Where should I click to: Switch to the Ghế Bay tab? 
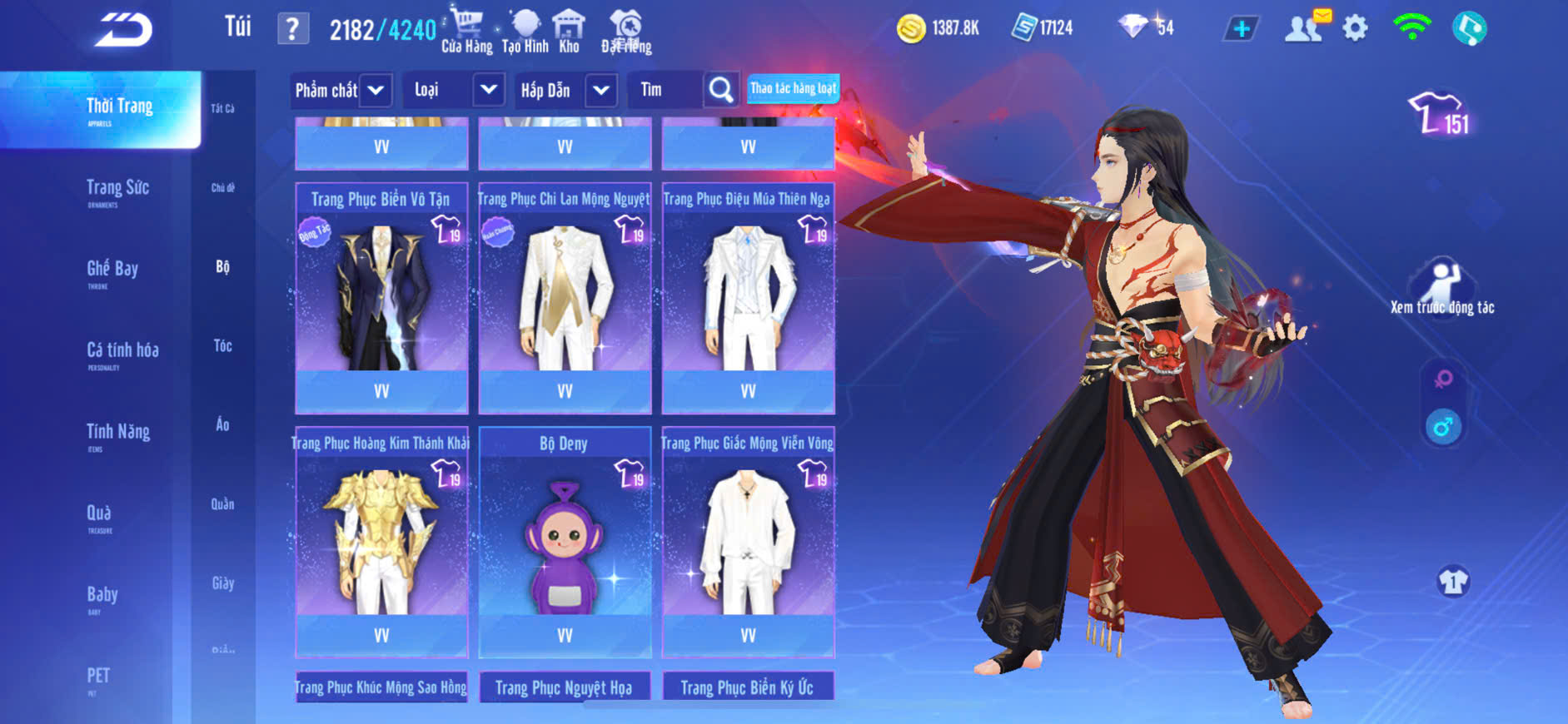[112, 270]
